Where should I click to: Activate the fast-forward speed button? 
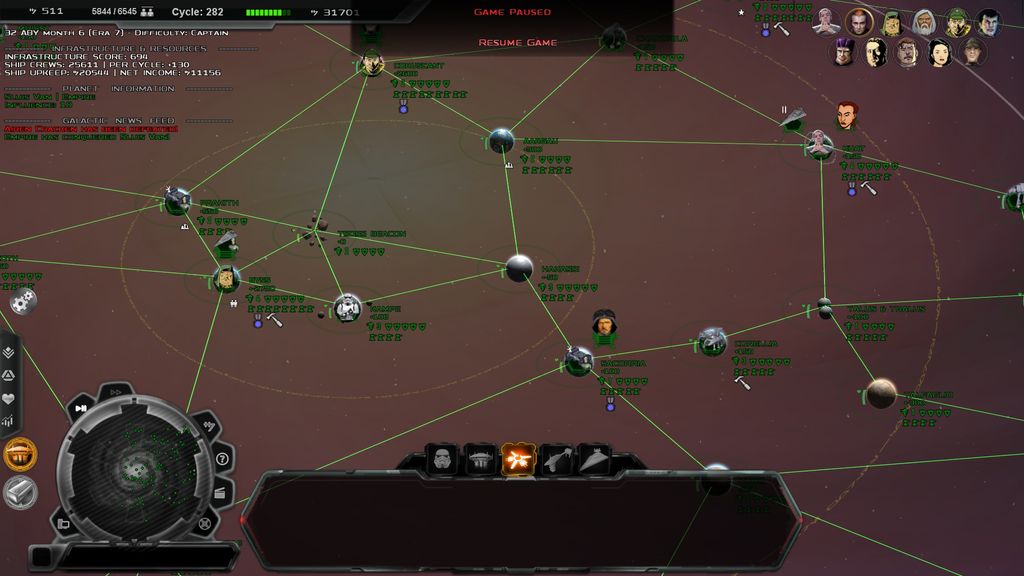point(115,392)
